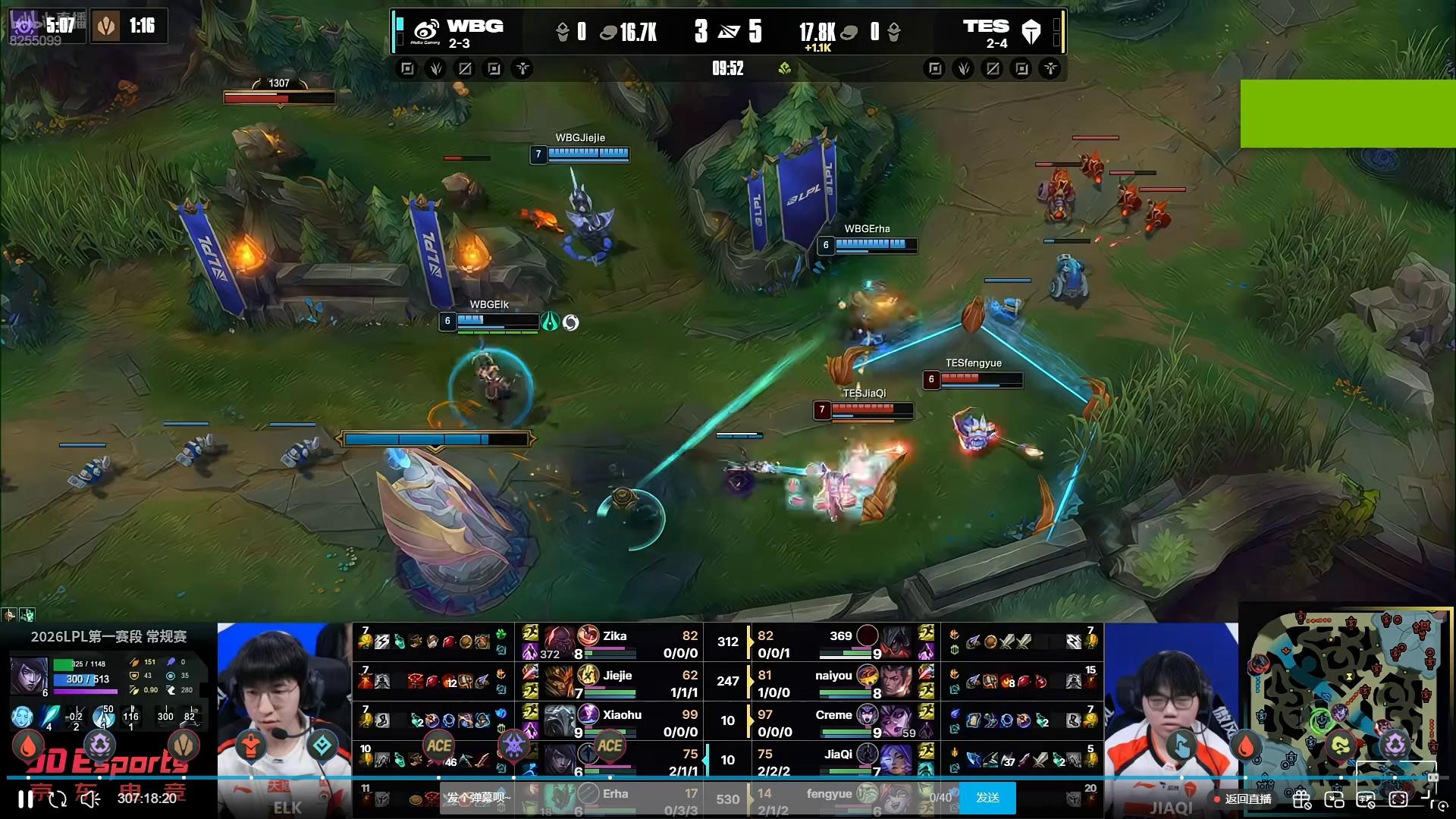Select Creme's scoreboard row
1456x819 pixels.
pos(834,722)
